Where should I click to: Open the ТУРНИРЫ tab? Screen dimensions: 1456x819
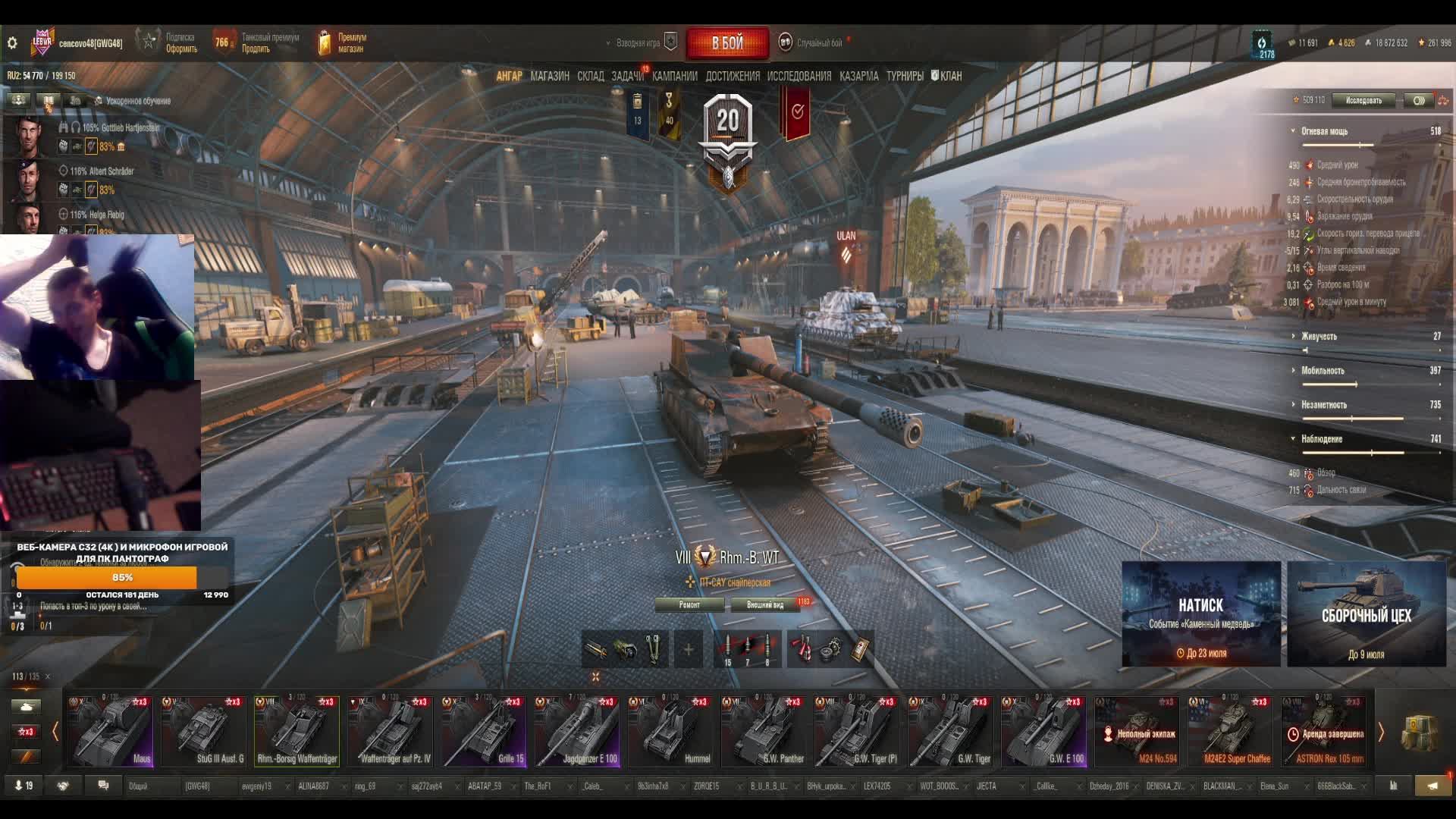(905, 76)
